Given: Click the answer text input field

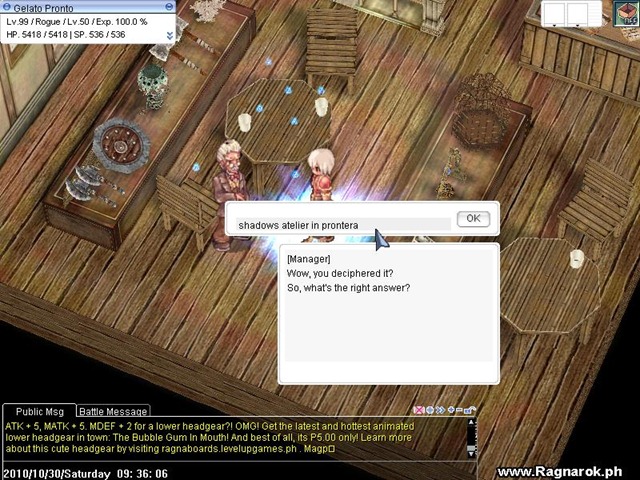Looking at the screenshot, I should point(340,225).
